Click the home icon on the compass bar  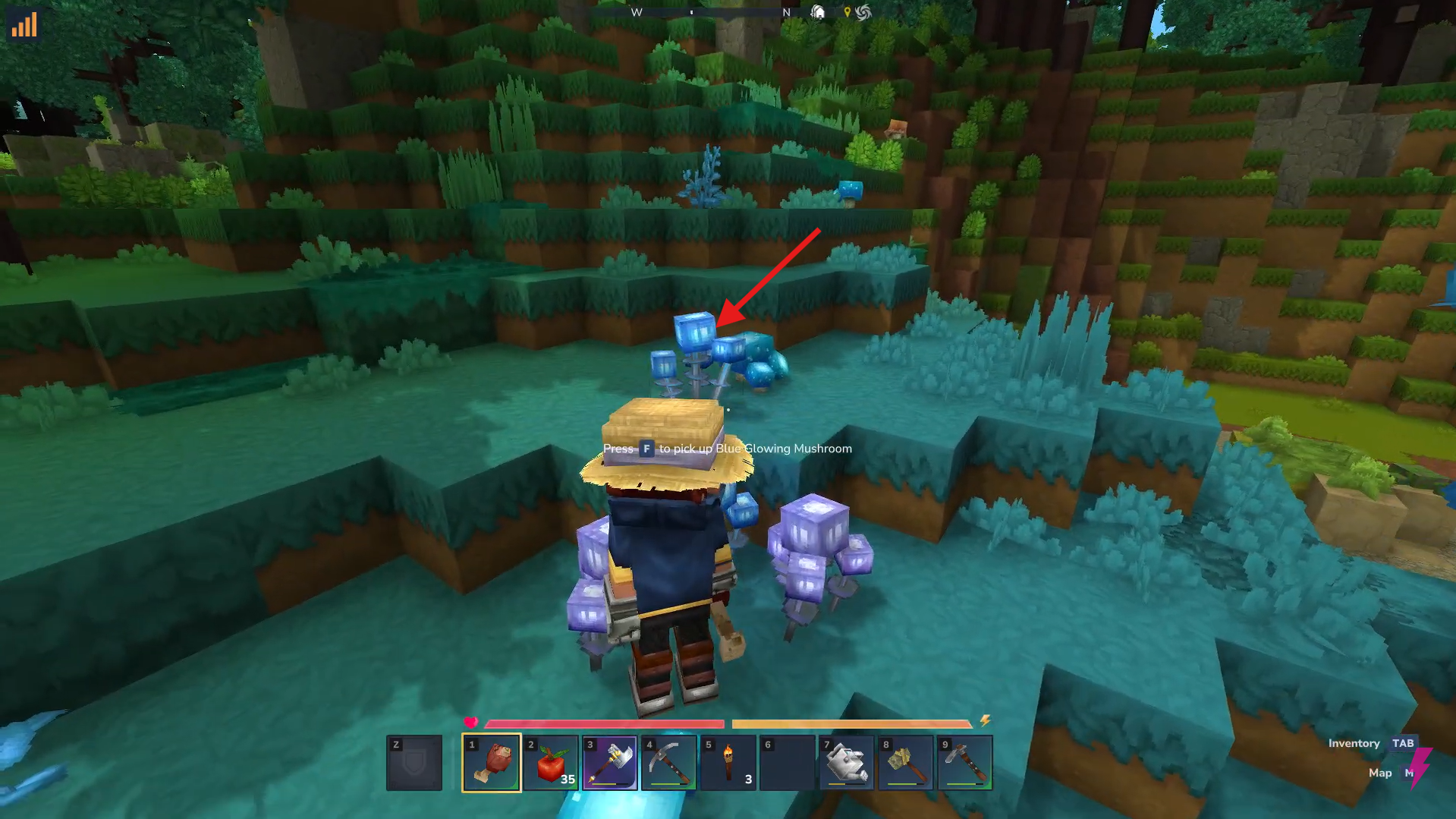(x=817, y=12)
